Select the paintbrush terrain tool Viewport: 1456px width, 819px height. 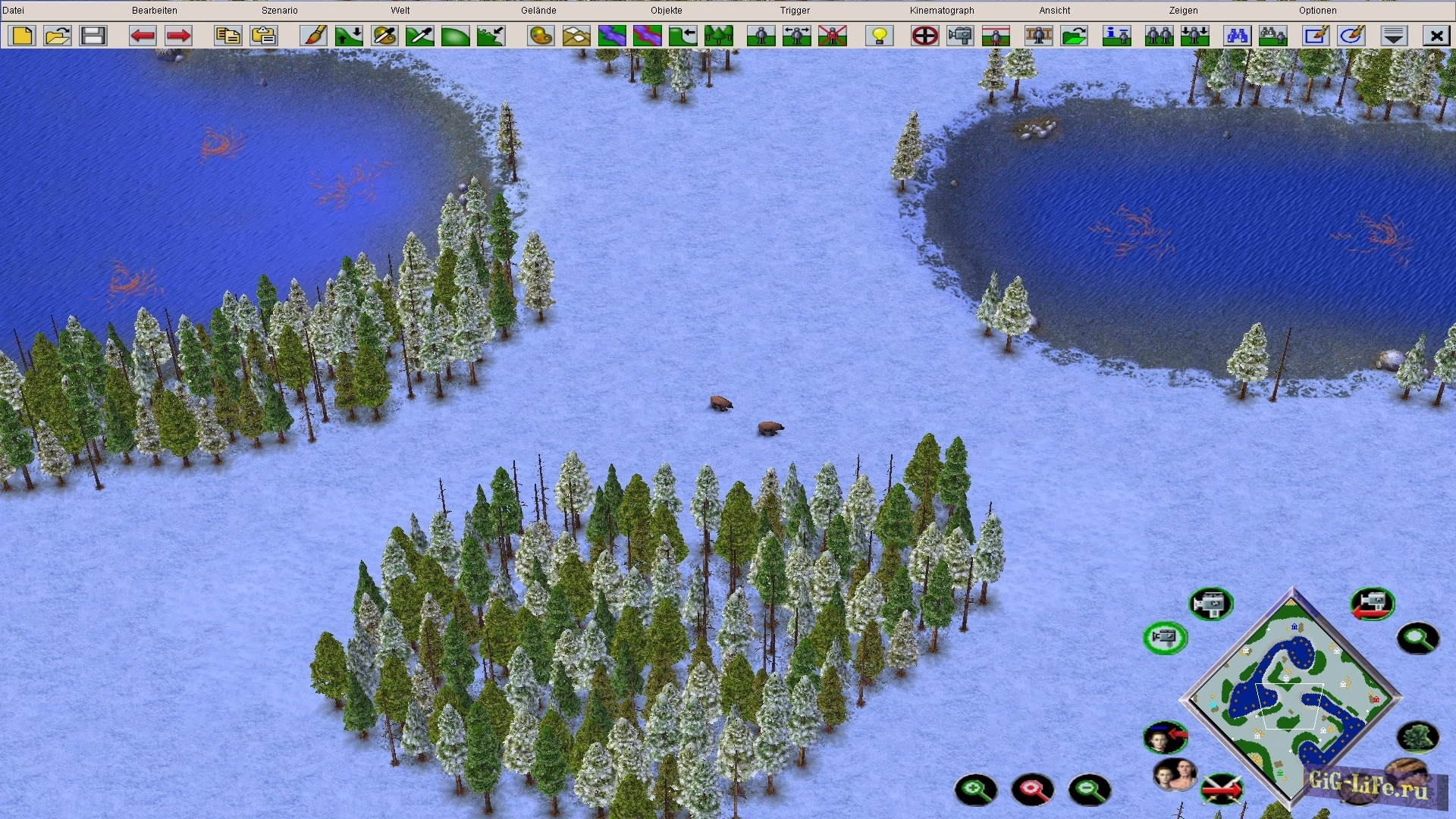[313, 36]
